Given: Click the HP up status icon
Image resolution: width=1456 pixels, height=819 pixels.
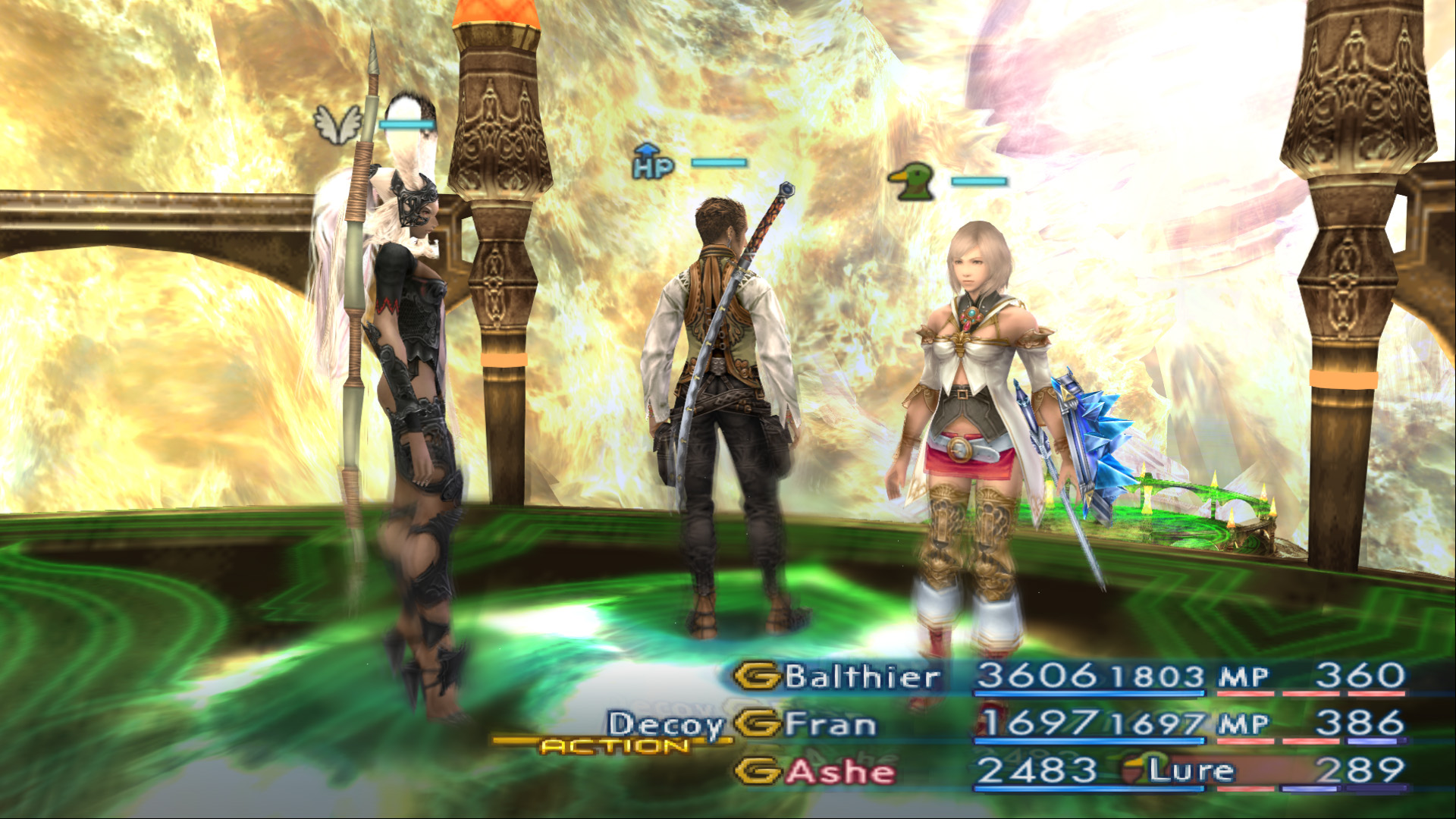Looking at the screenshot, I should click(652, 162).
